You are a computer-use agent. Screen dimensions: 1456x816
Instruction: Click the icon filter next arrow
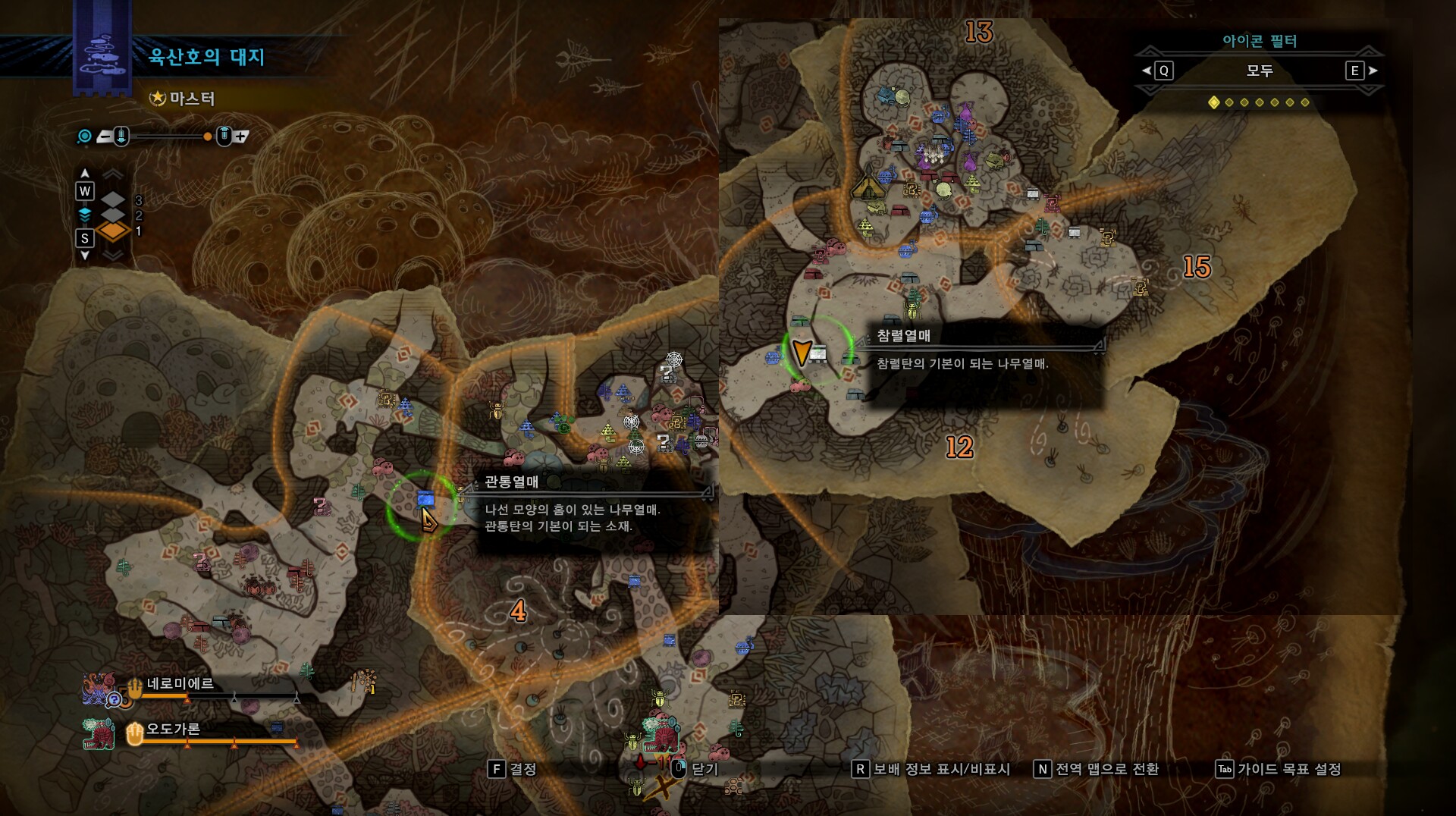coord(1373,71)
